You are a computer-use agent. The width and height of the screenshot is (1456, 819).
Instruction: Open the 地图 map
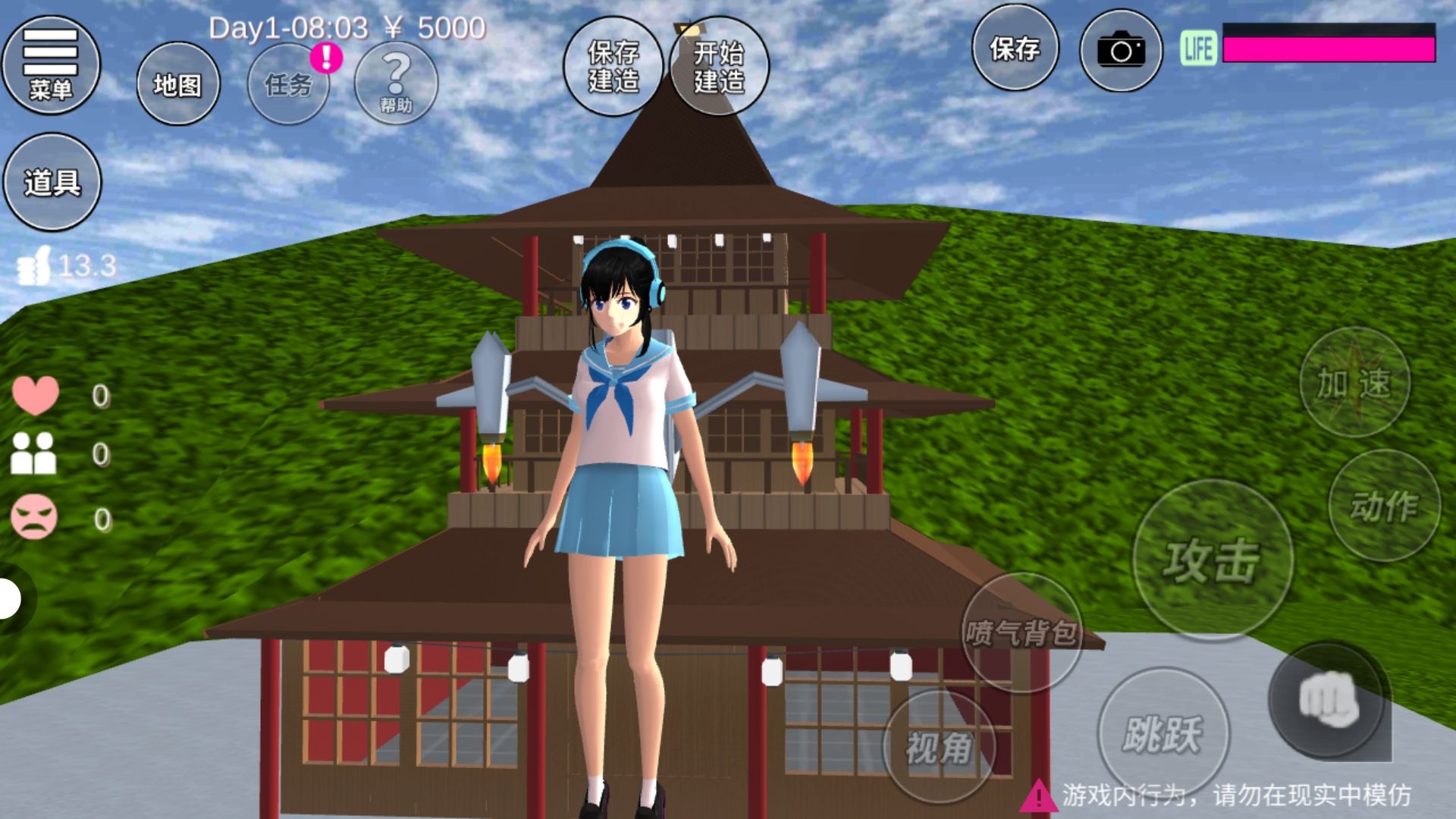pyautogui.click(x=178, y=84)
